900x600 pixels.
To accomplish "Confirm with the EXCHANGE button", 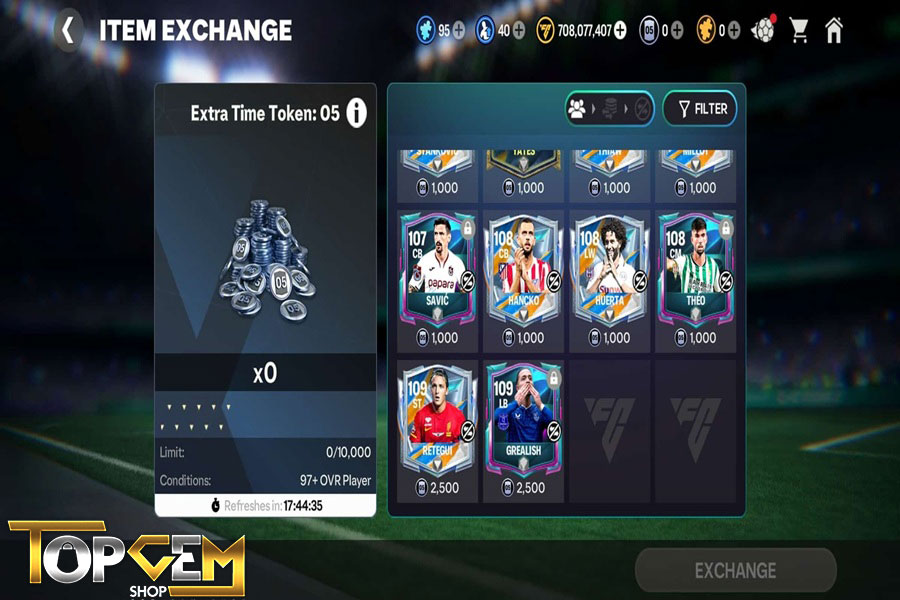I will click(735, 570).
